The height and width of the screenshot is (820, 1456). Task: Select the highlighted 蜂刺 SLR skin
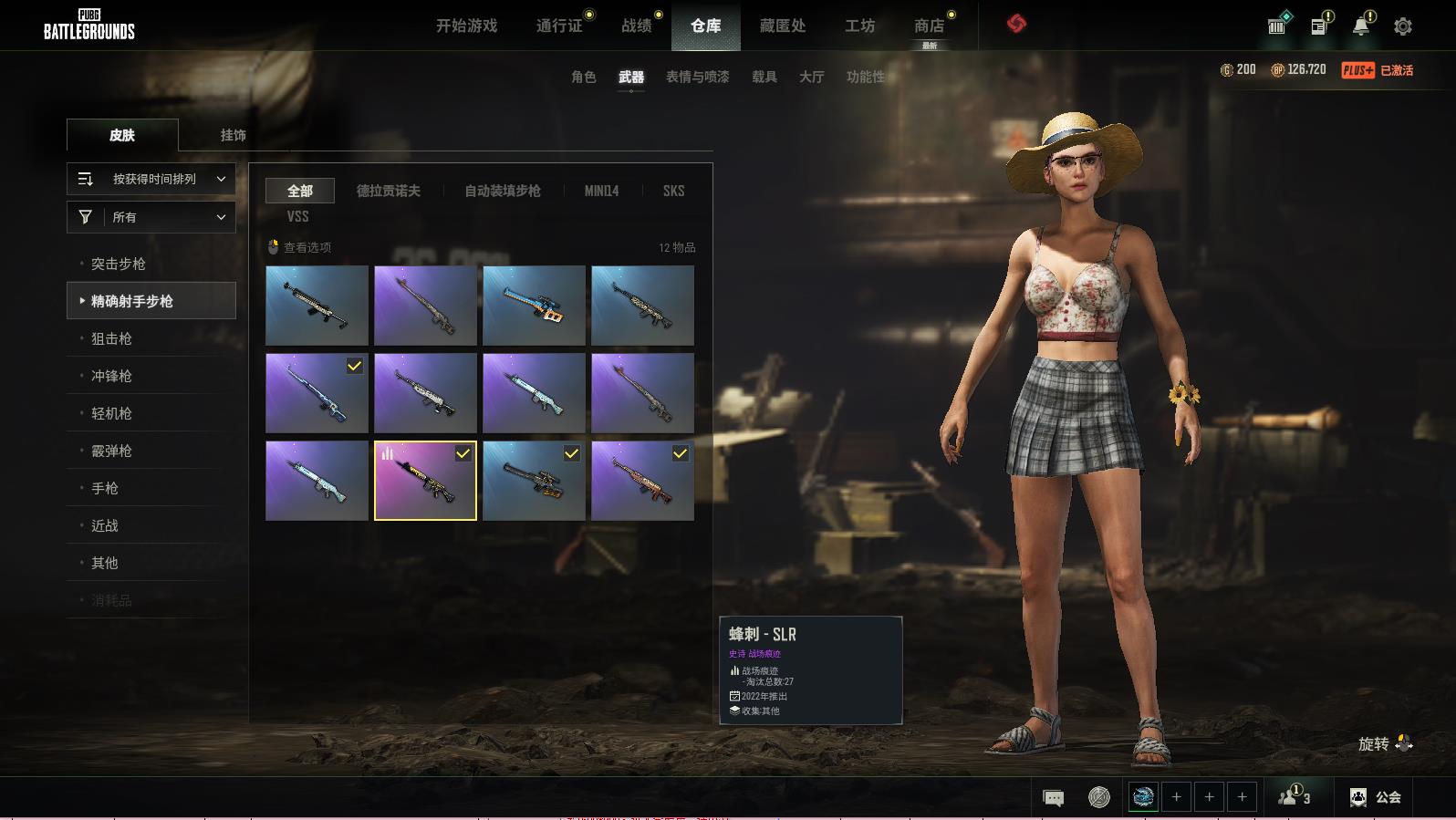[x=425, y=481]
